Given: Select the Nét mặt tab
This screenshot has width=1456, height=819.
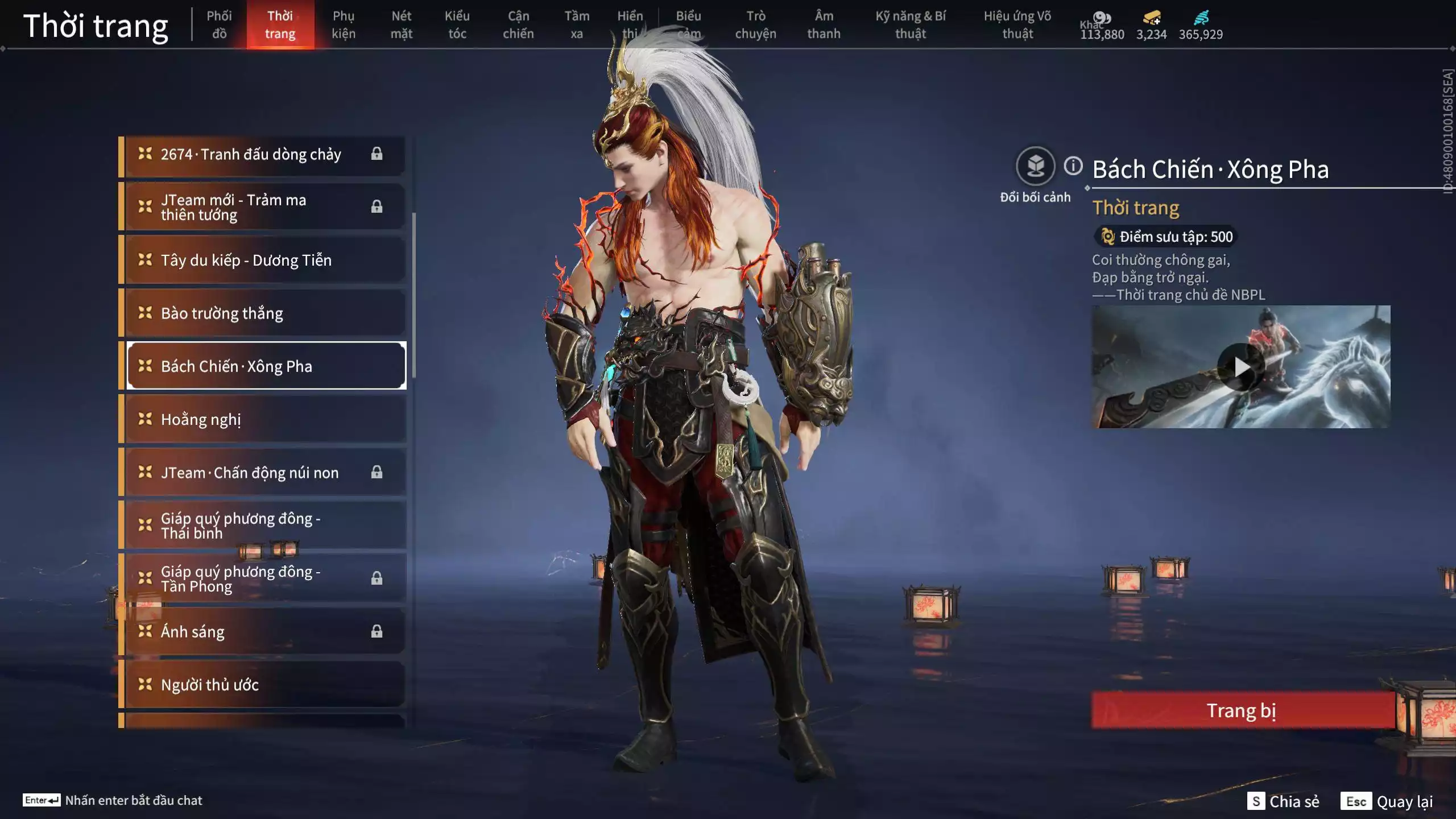Looking at the screenshot, I should 401,25.
